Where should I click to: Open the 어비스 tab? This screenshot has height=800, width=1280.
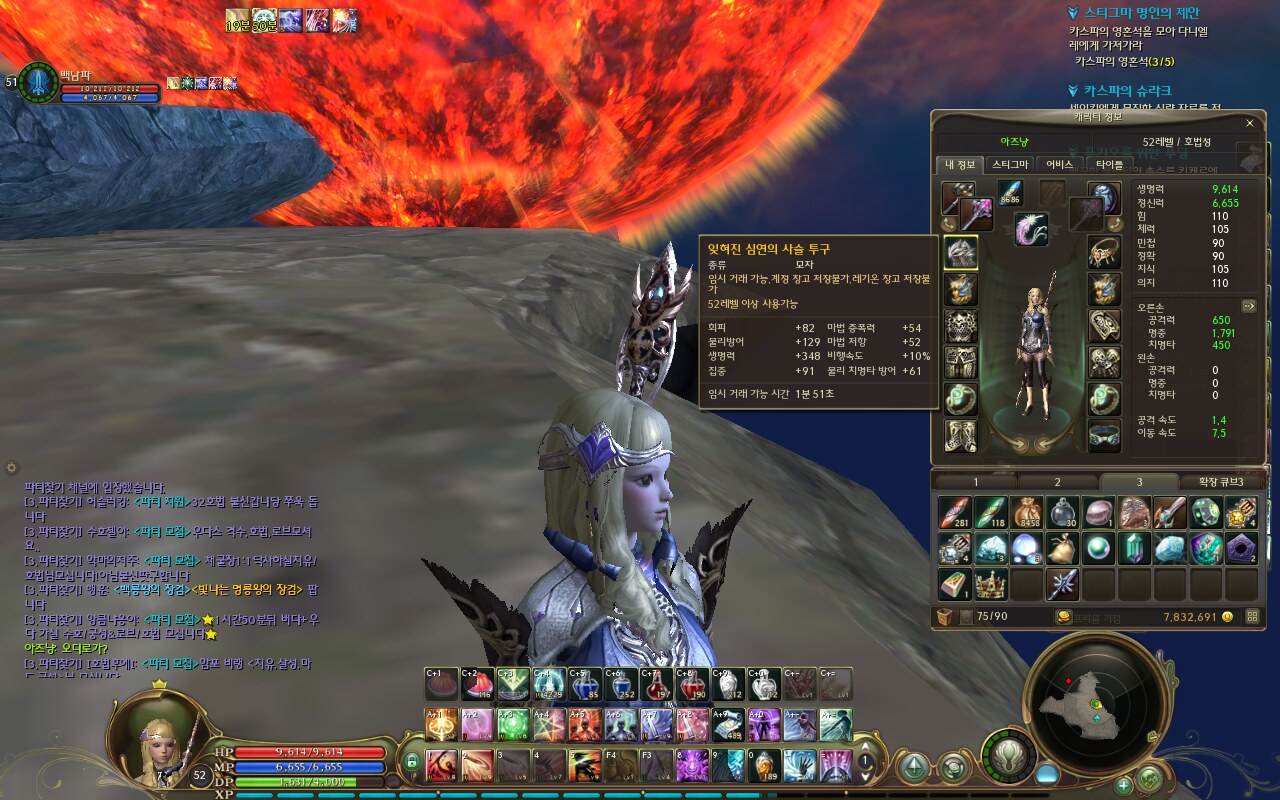pos(1060,164)
